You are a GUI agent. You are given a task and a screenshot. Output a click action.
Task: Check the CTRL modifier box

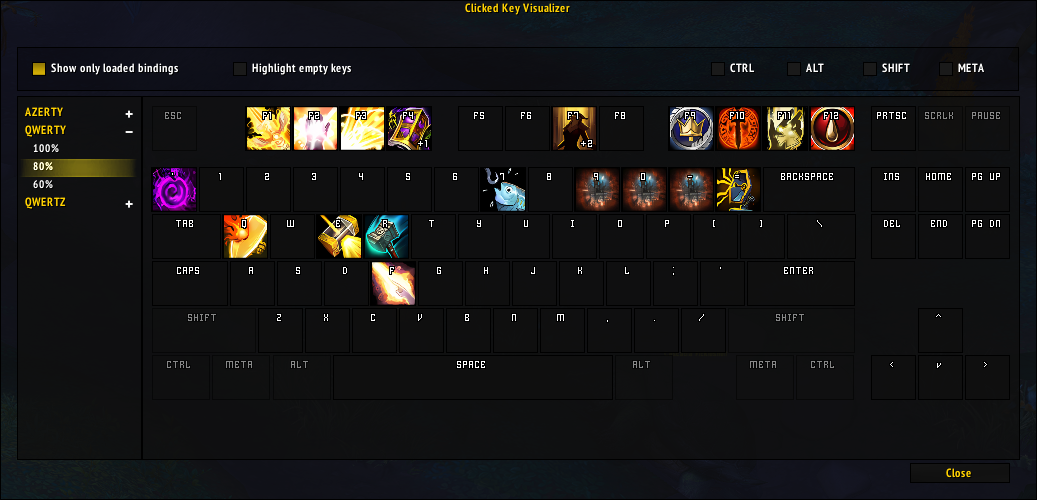[x=718, y=69]
